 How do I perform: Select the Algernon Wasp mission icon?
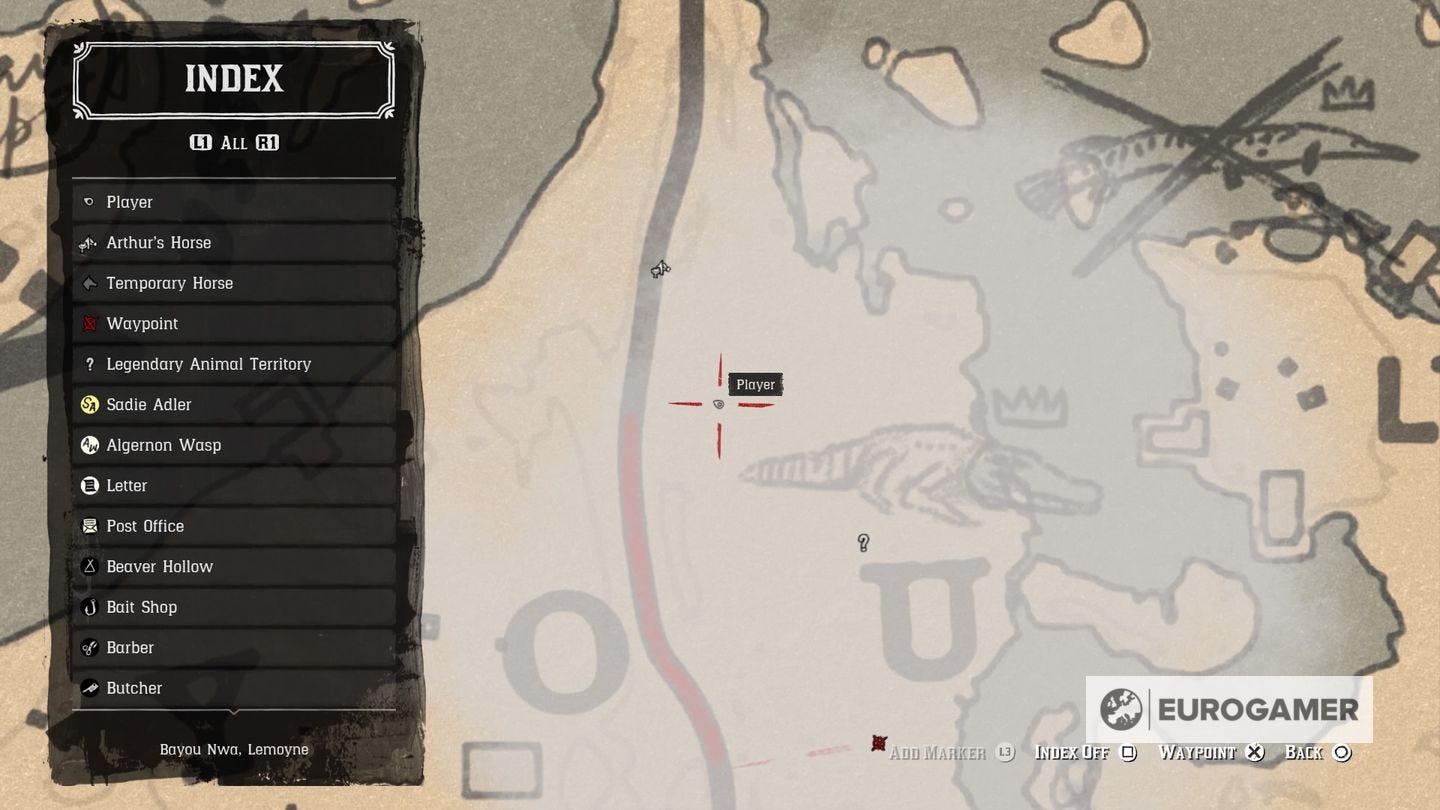[x=90, y=445]
